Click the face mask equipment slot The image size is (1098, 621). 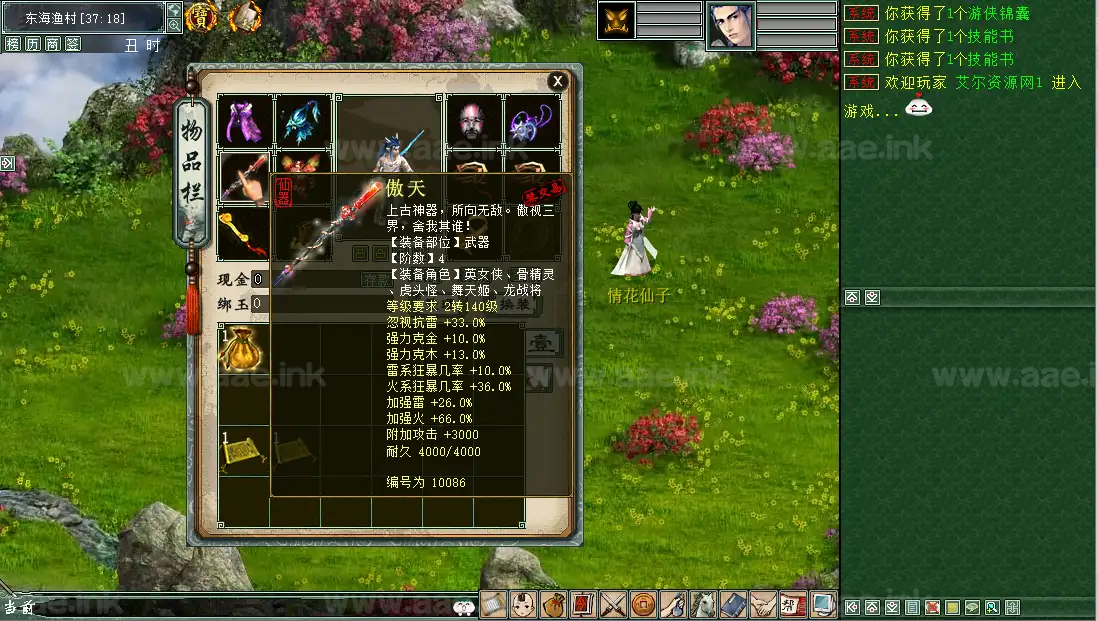coord(472,122)
